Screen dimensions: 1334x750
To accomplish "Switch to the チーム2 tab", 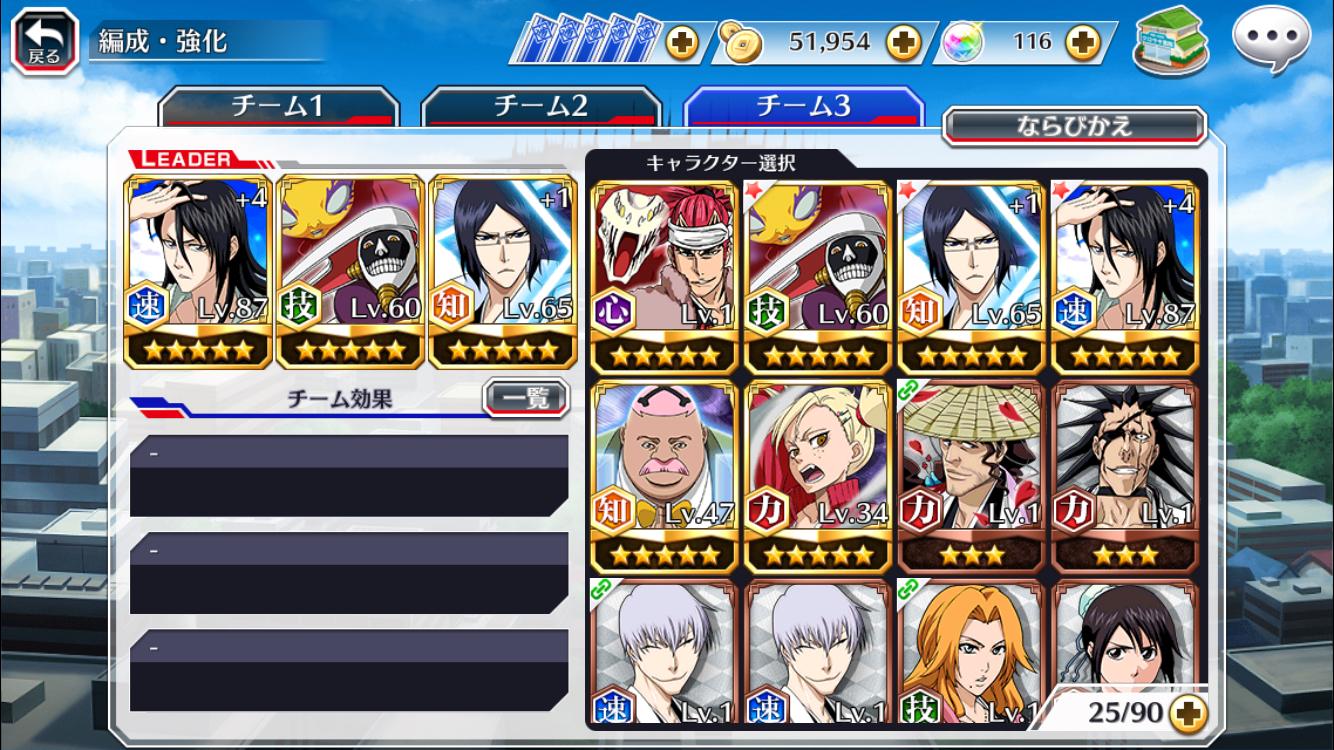I will click(541, 106).
